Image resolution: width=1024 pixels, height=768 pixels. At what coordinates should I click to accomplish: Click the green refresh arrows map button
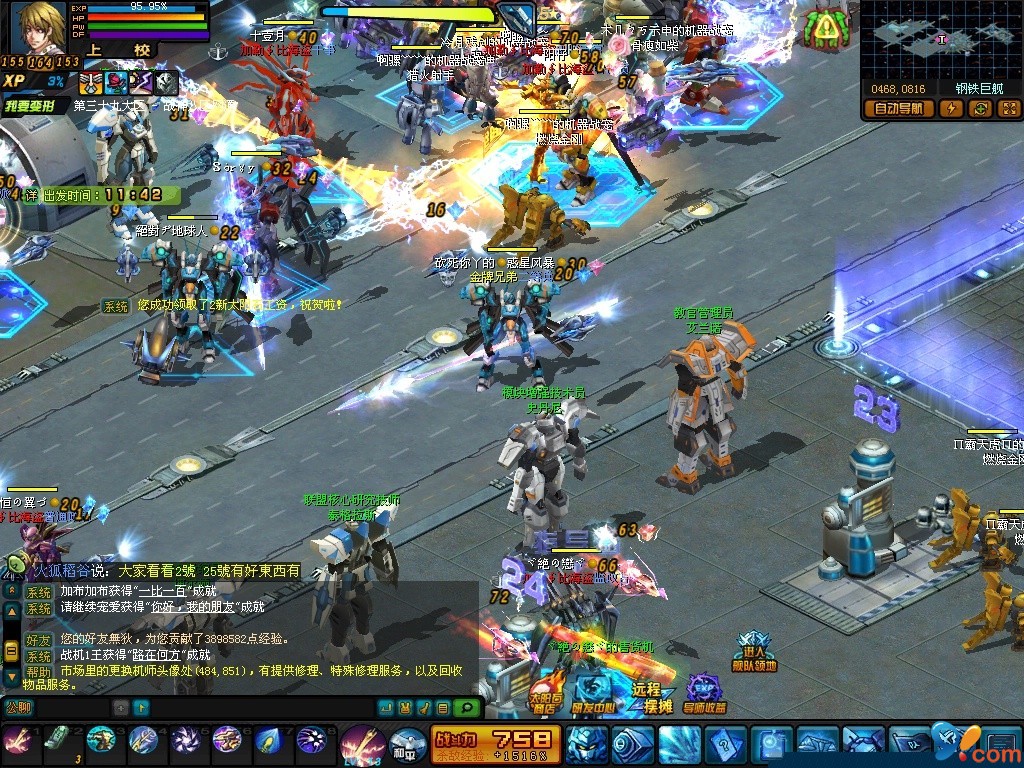pos(979,109)
